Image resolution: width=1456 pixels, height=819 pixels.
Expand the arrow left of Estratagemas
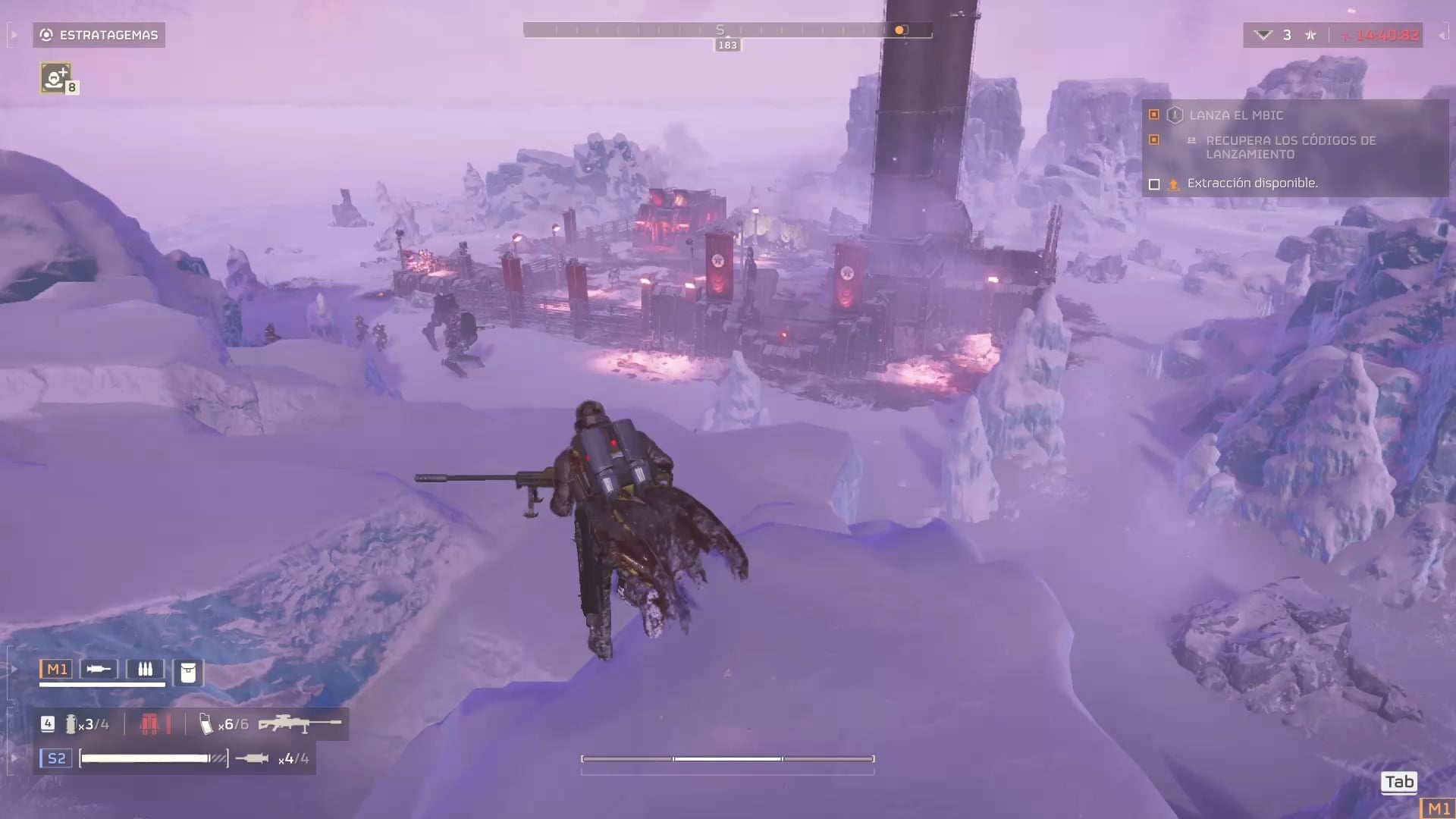[14, 35]
